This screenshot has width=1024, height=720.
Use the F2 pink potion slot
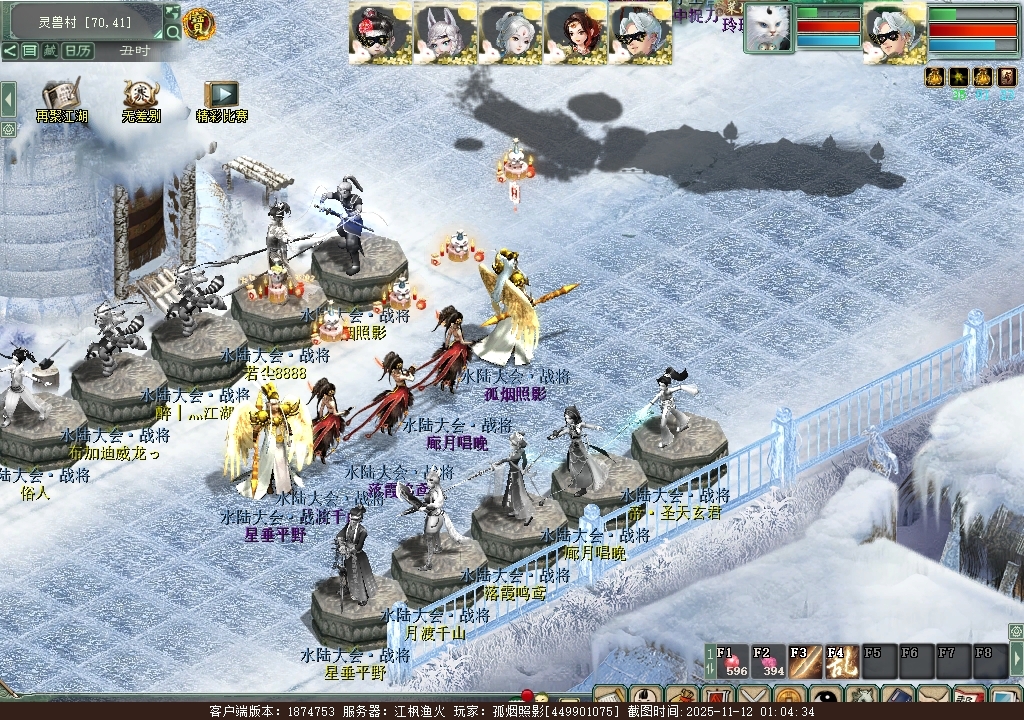click(770, 662)
